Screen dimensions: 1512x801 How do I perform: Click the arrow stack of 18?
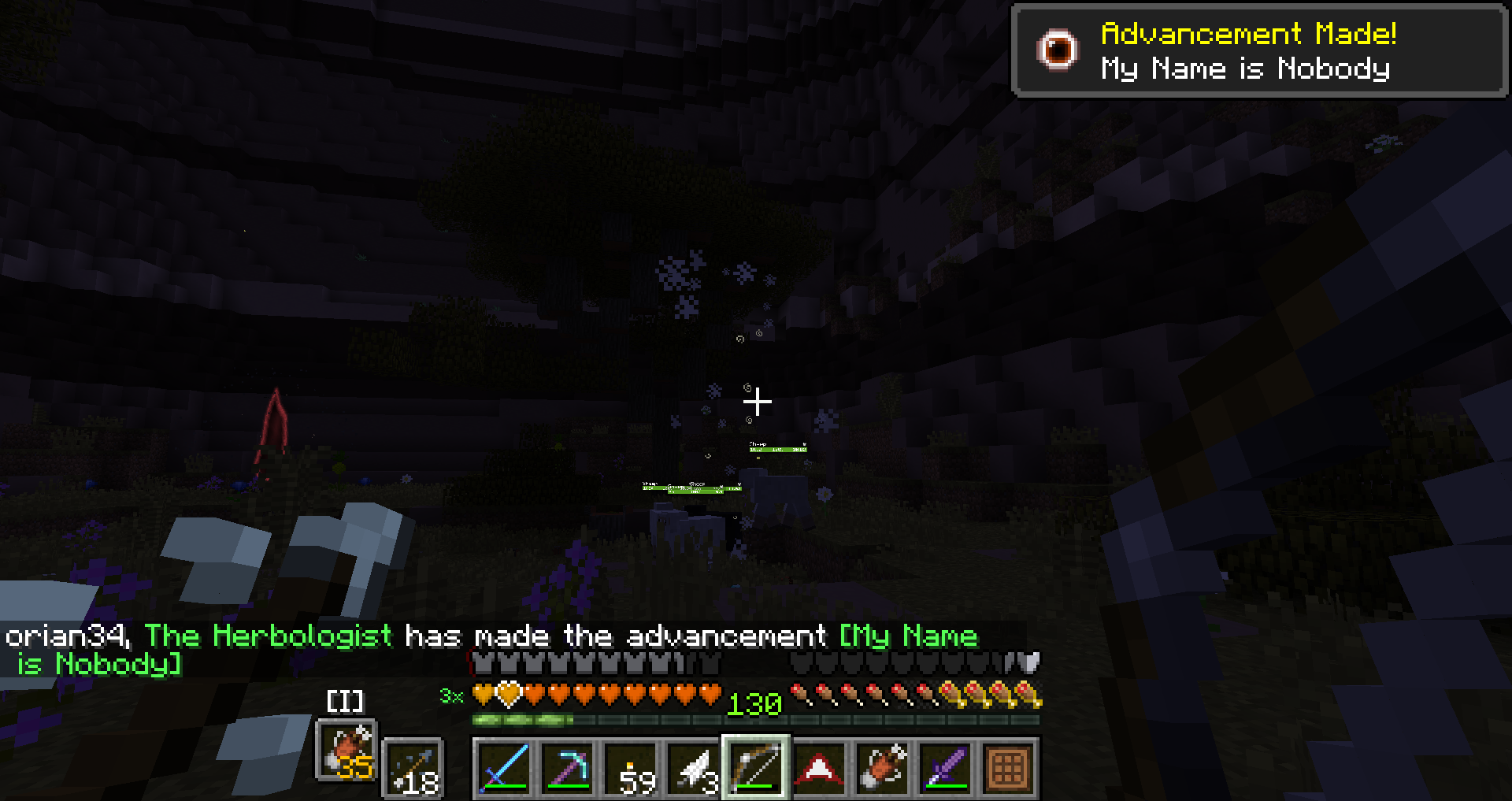413,768
